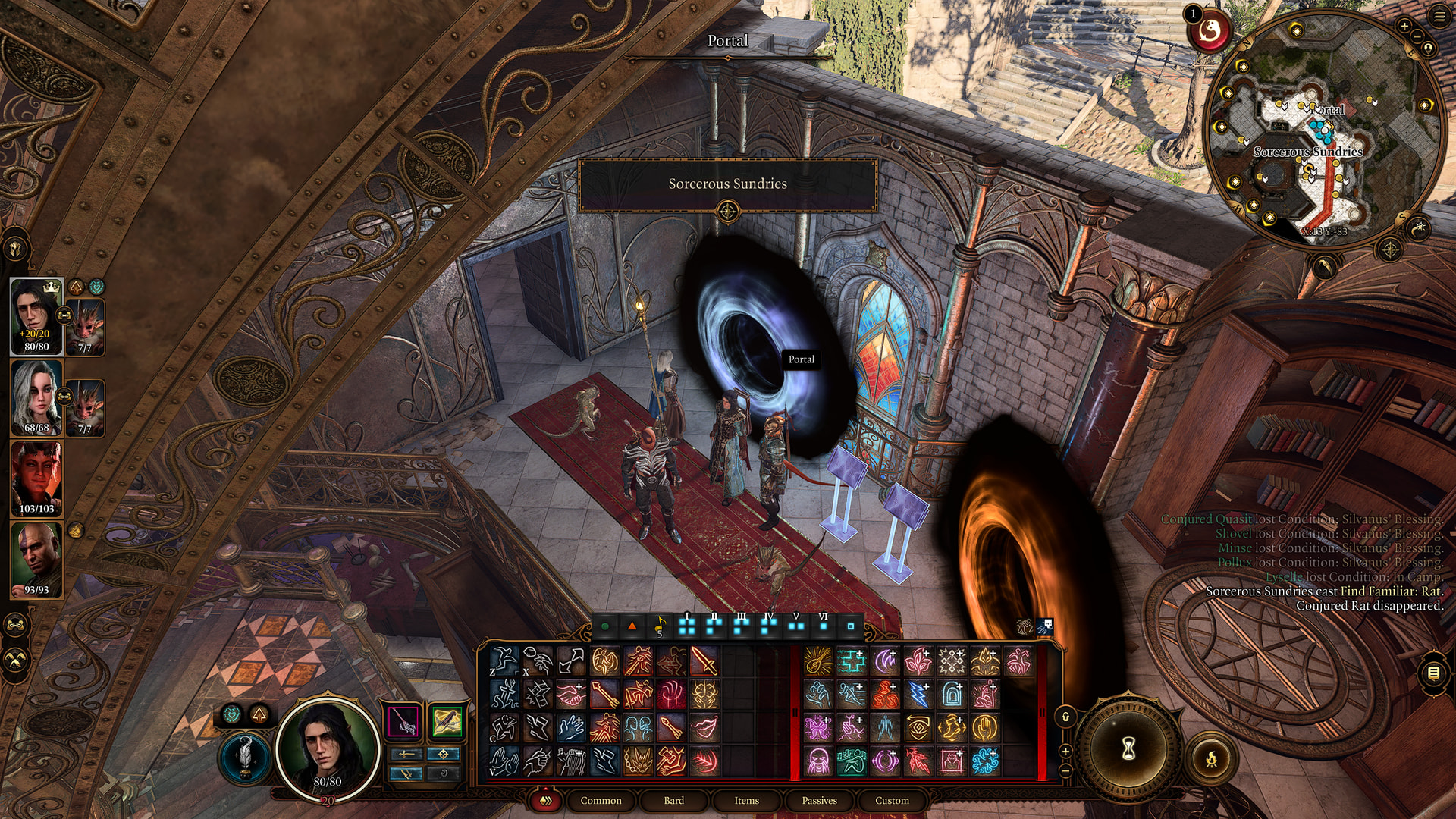Zoom out the minimap with minus button
1456x819 pixels.
pos(1416,36)
